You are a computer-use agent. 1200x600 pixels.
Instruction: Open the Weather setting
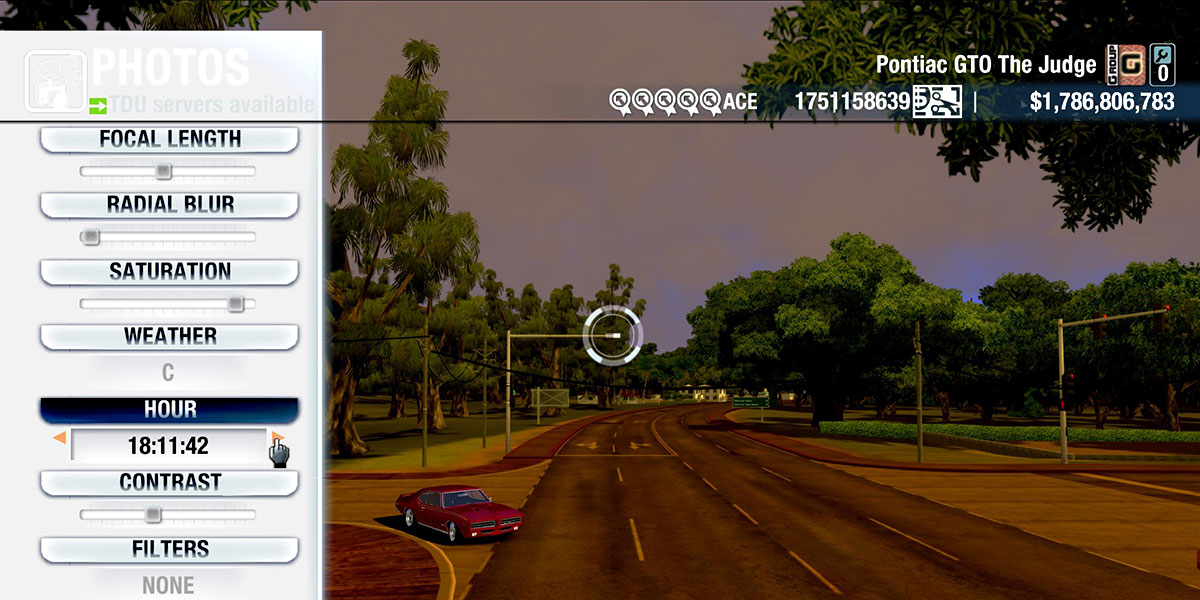(x=169, y=337)
